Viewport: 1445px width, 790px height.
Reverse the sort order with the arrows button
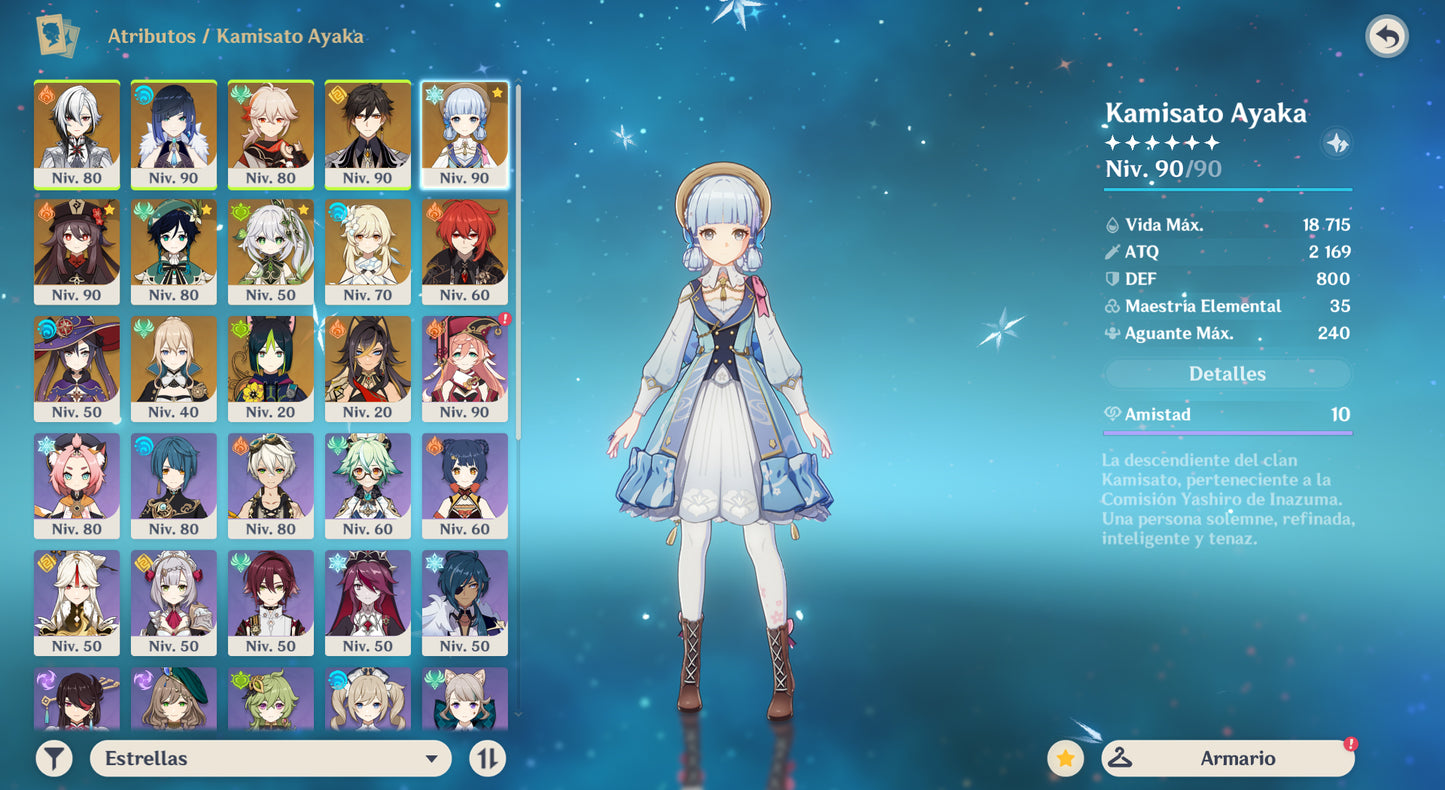click(487, 759)
